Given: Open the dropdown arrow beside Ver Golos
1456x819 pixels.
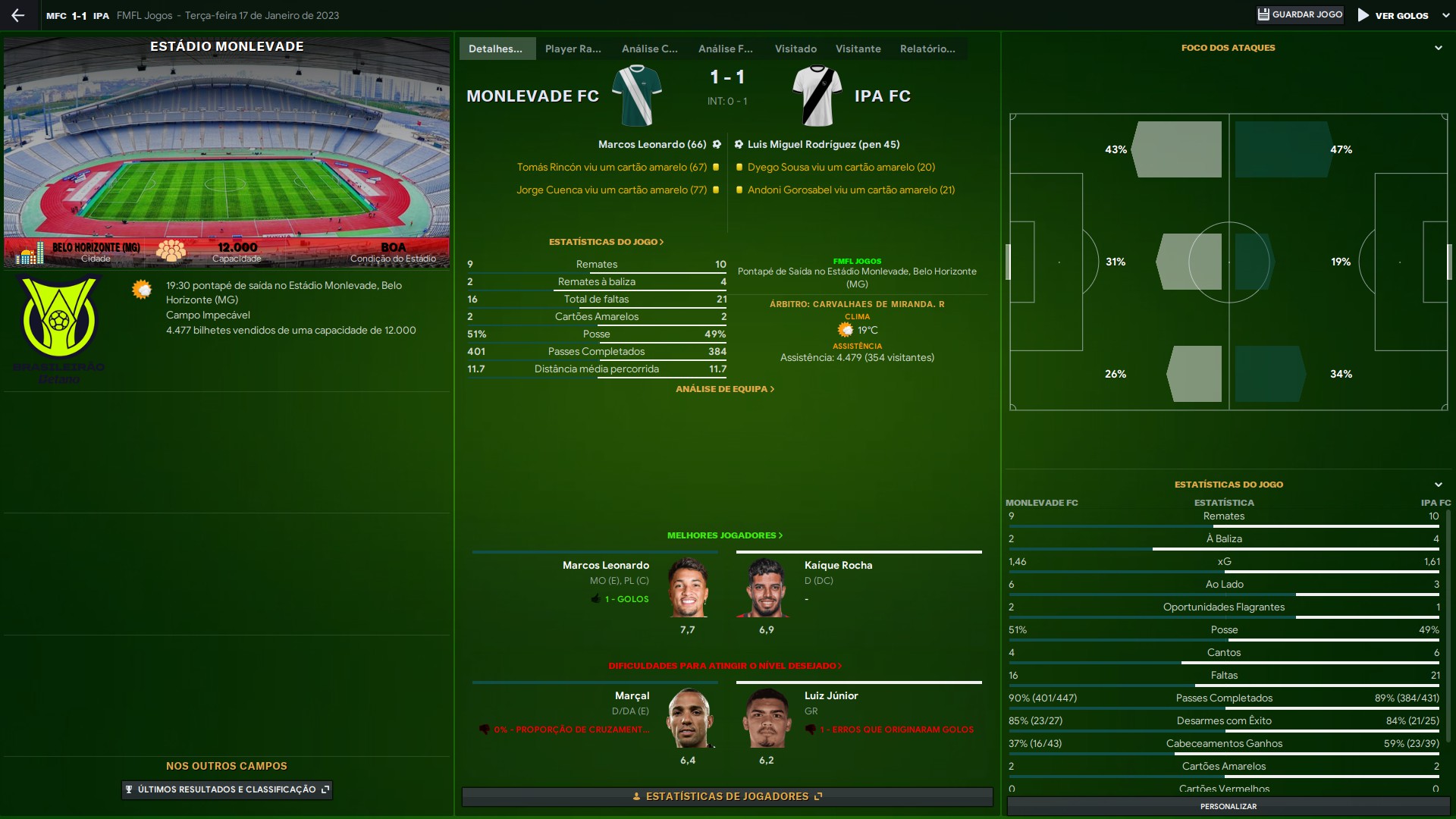Looking at the screenshot, I should pos(1445,15).
